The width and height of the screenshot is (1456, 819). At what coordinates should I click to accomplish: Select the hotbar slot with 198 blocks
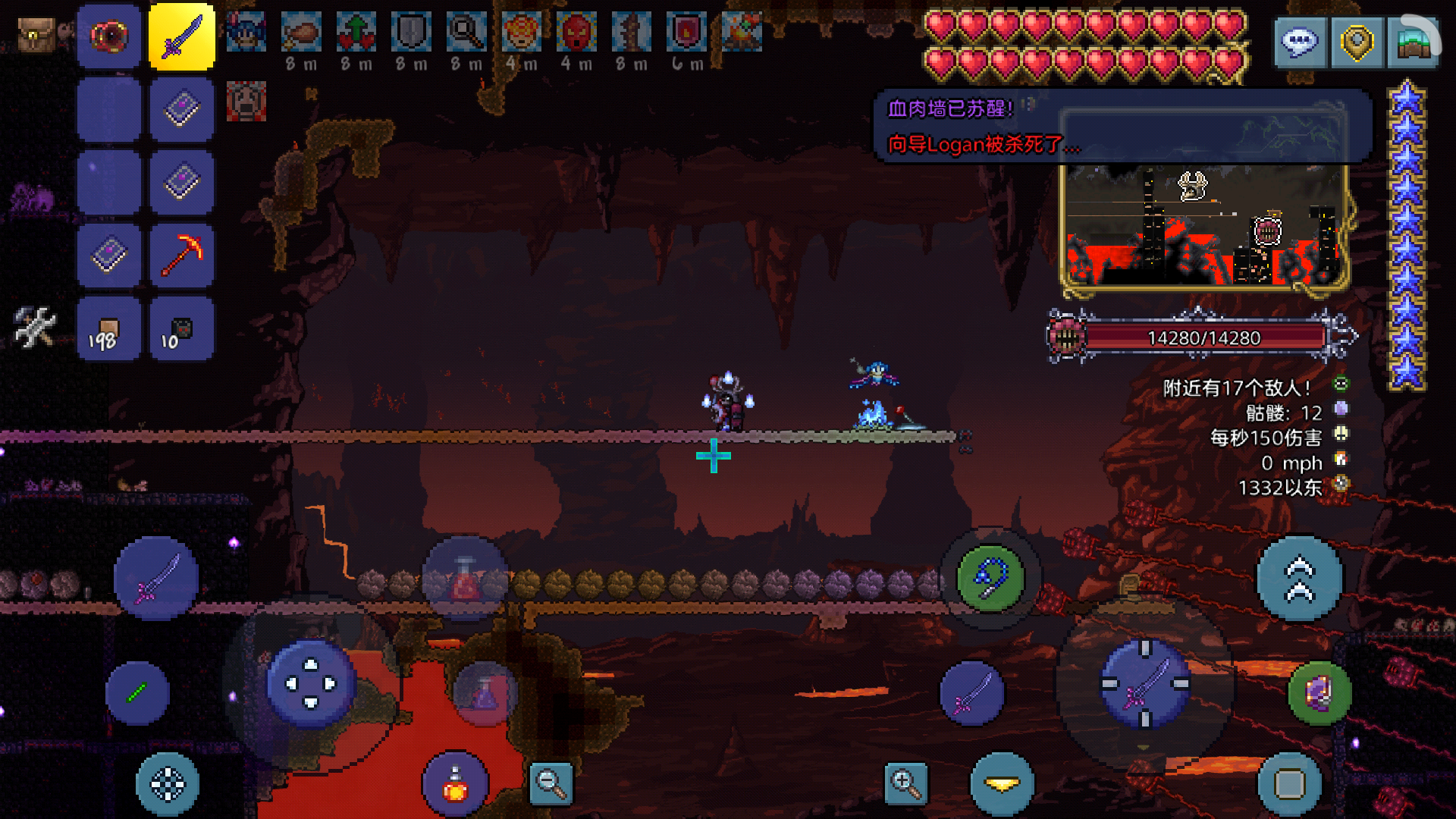click(108, 329)
